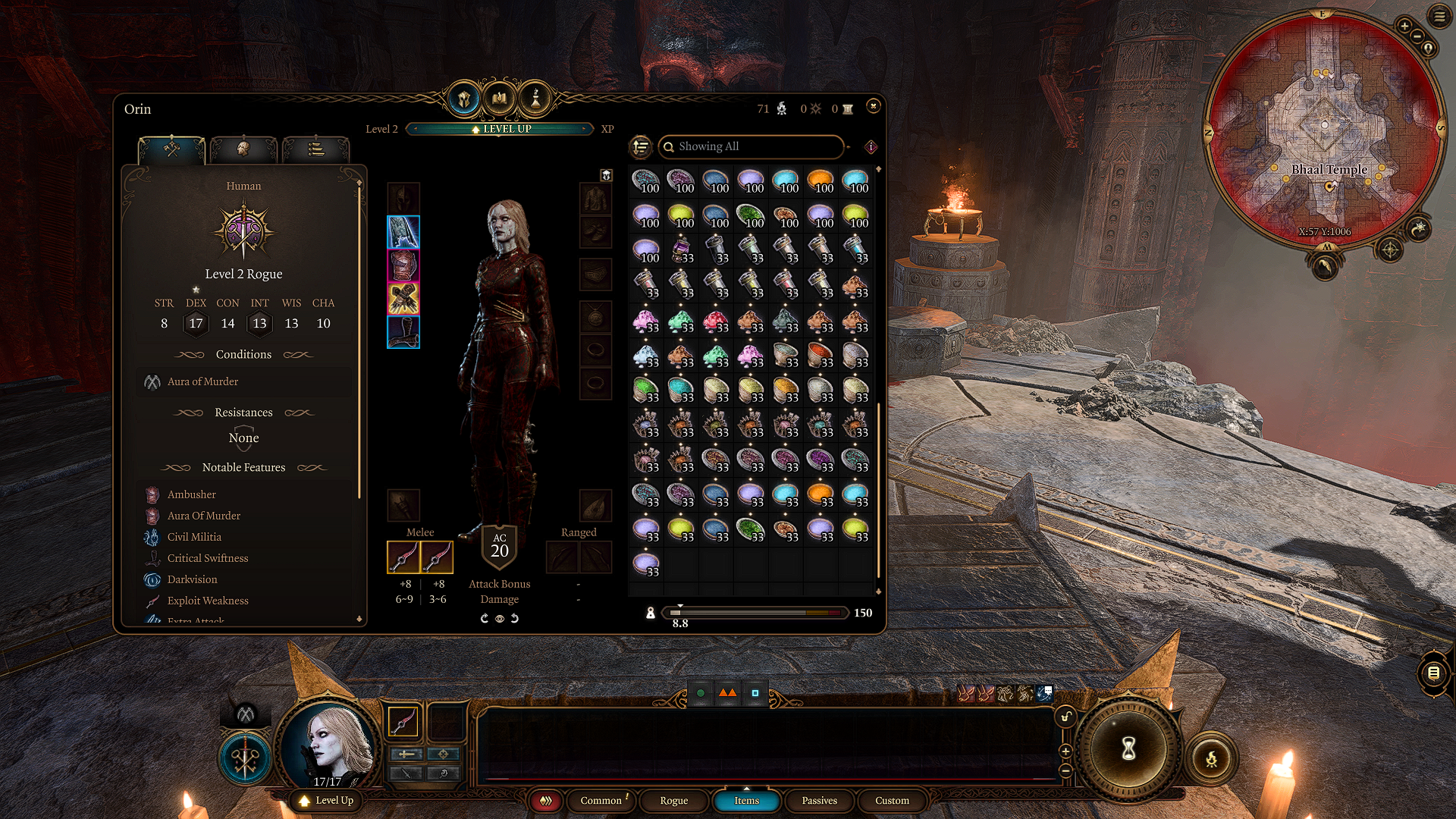Toggle the inventory sort options button

(641, 146)
